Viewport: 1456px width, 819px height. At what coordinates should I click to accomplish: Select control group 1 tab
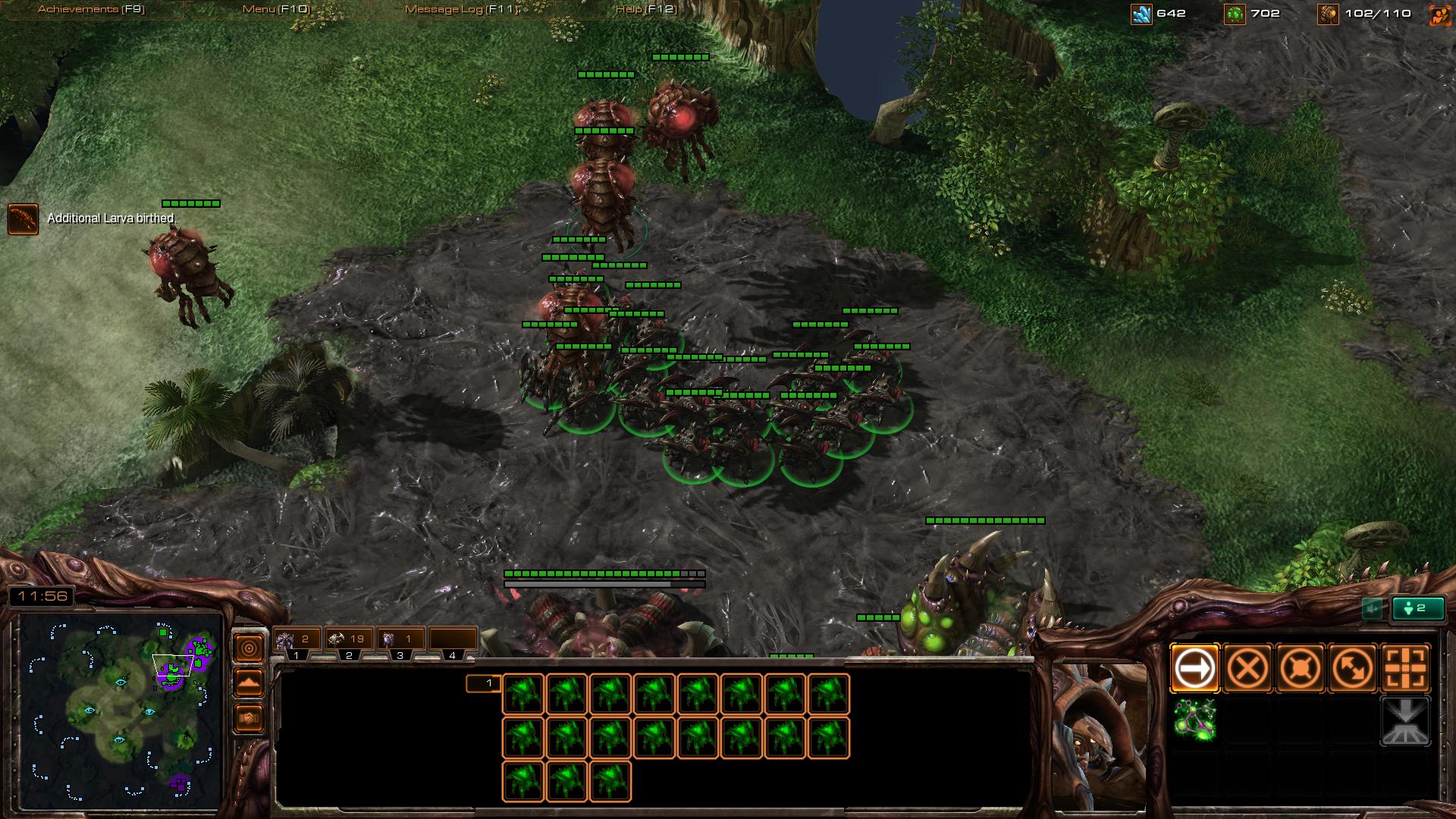297,641
